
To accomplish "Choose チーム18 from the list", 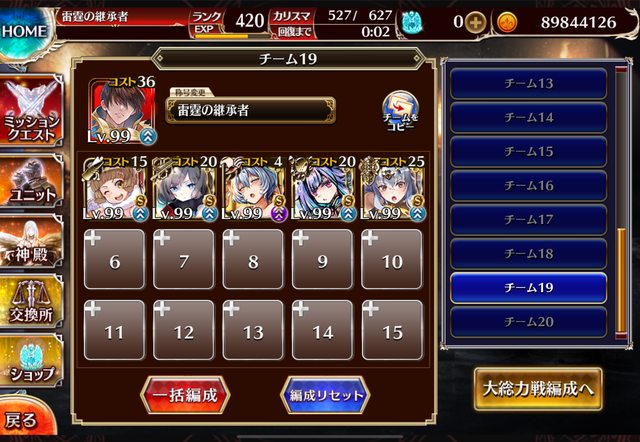I will point(528,254).
